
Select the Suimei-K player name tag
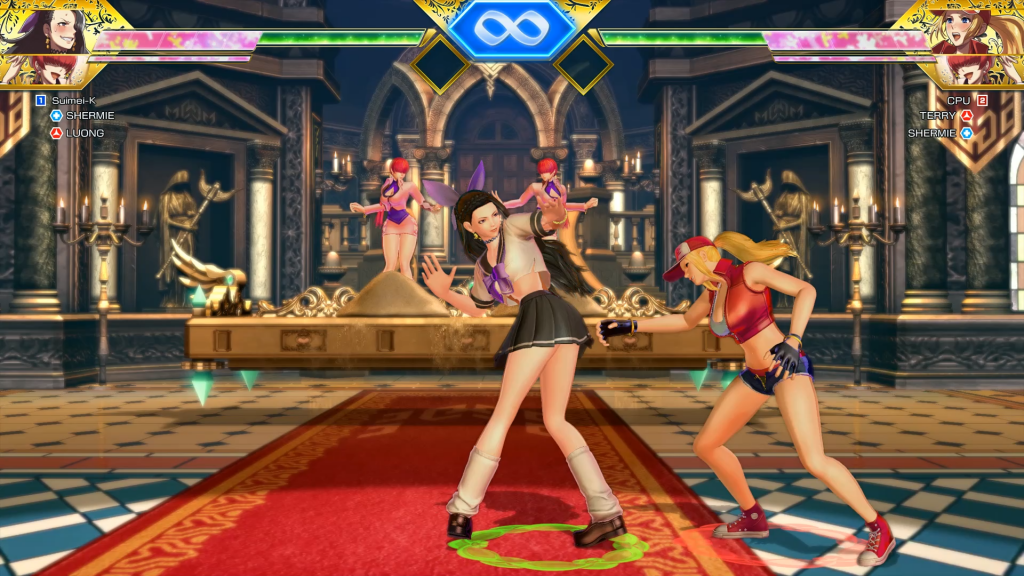[x=72, y=100]
